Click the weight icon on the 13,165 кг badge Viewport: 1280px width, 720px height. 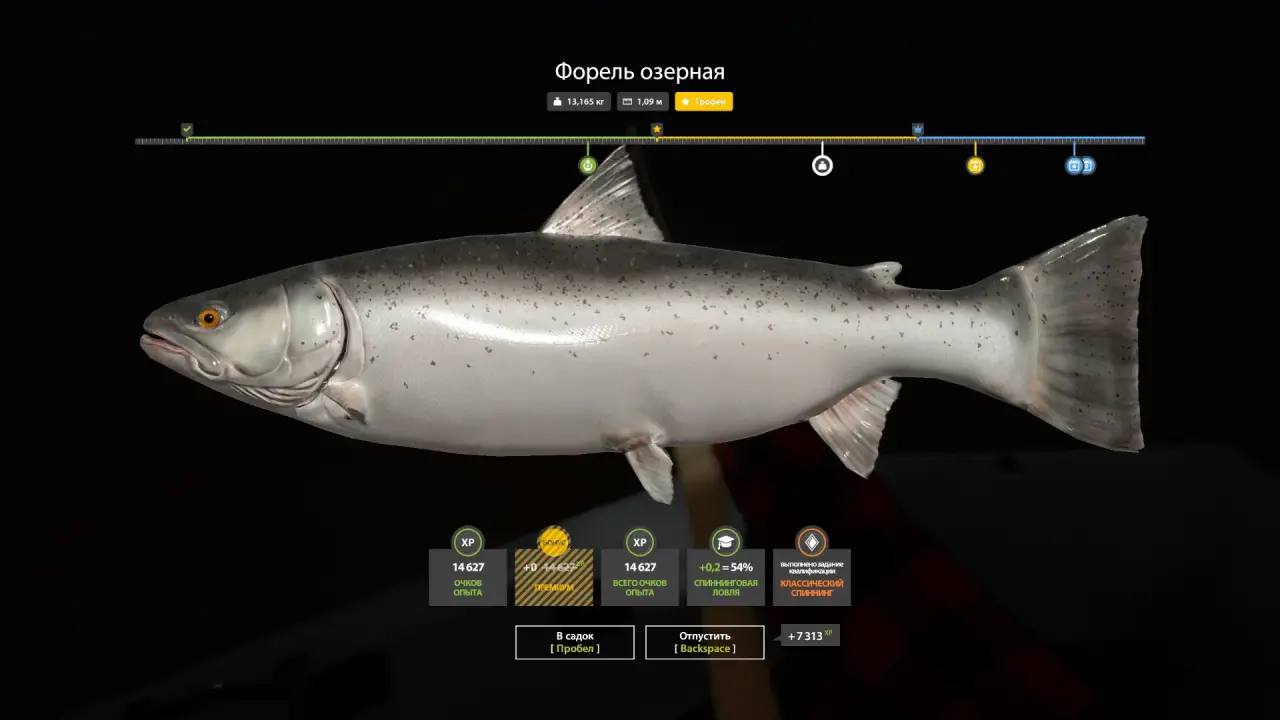(557, 101)
